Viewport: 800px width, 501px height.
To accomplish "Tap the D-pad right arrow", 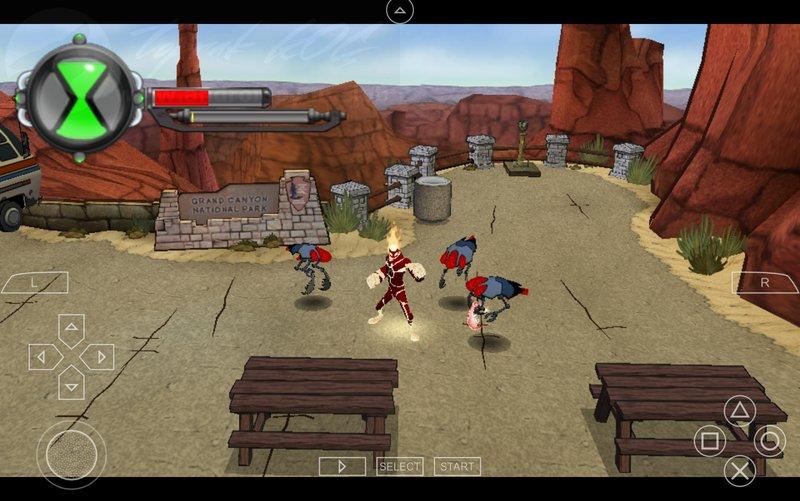I will click(98, 357).
